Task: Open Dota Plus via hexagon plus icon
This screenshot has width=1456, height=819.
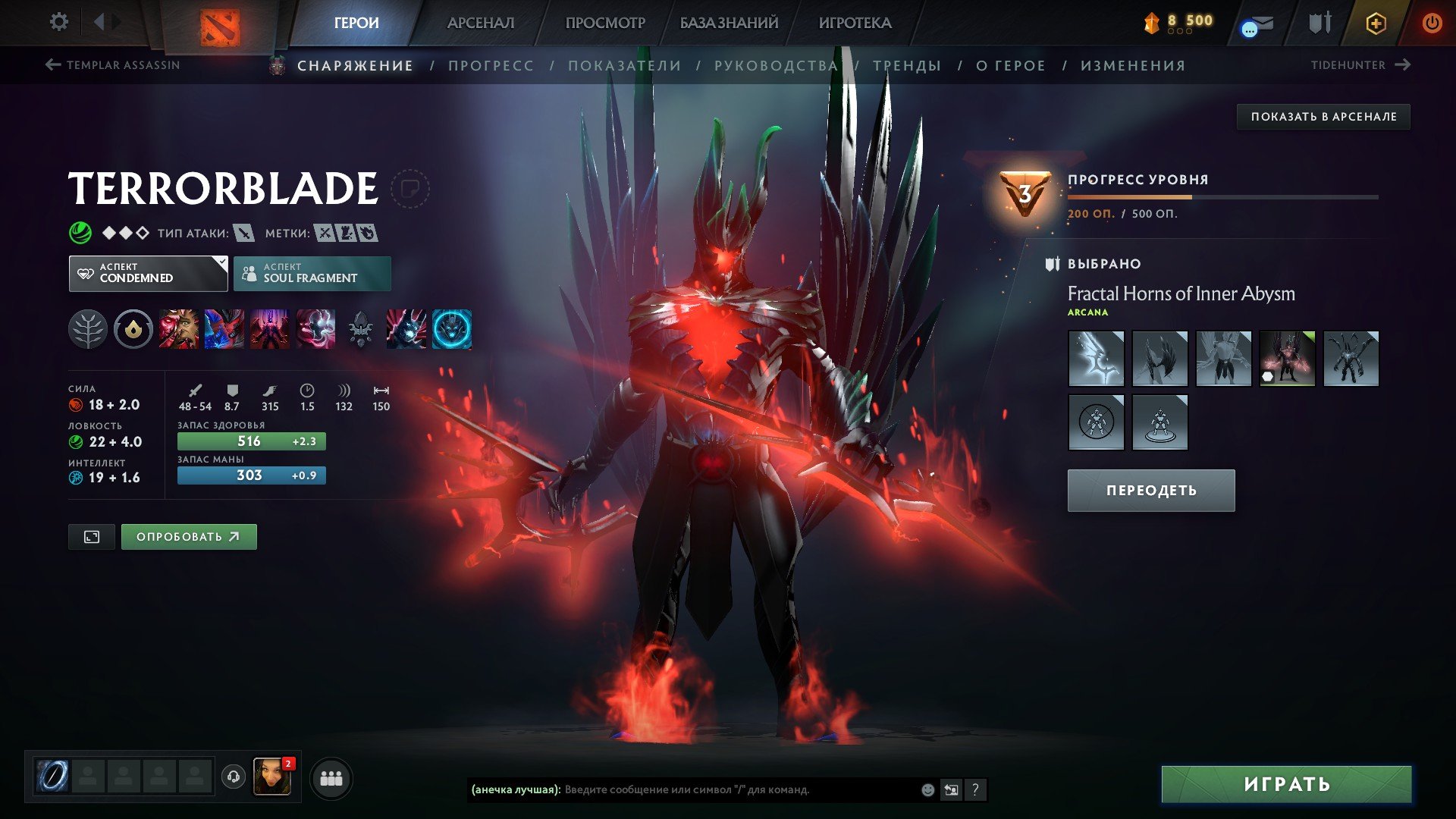Action: 1375,22
